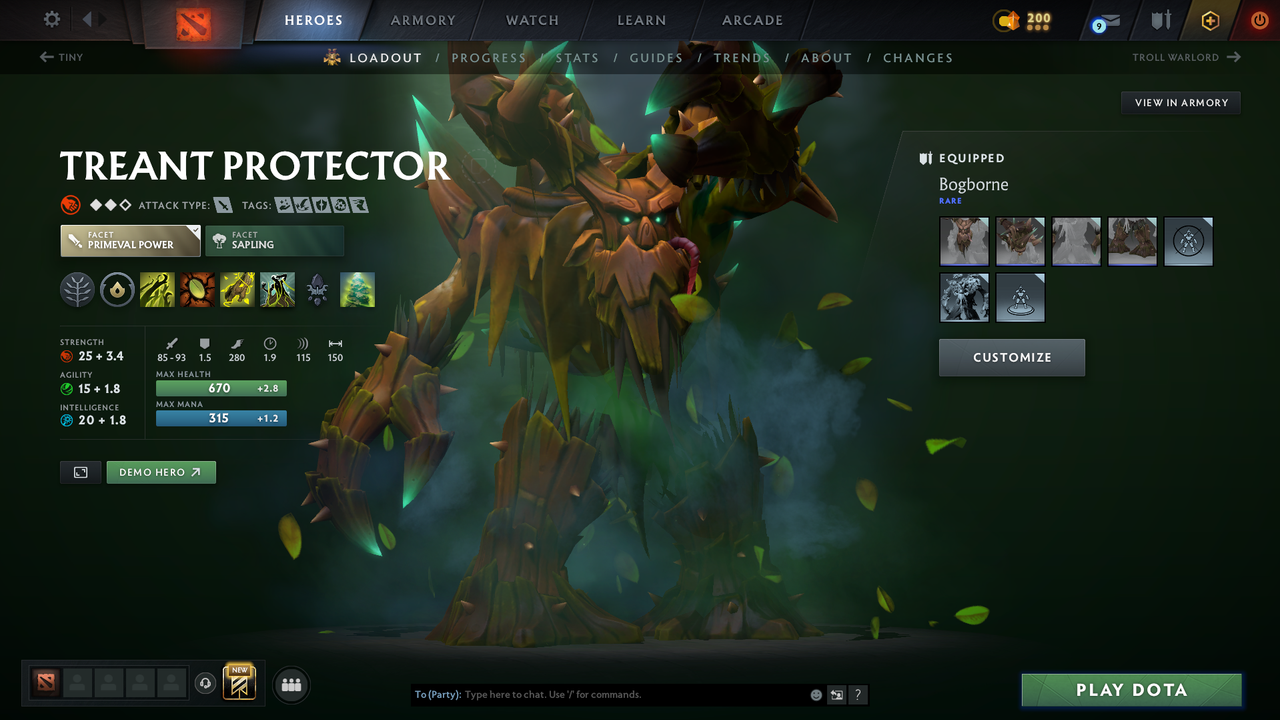The height and width of the screenshot is (720, 1280).
Task: Switch to the STATS tab
Action: pos(577,57)
